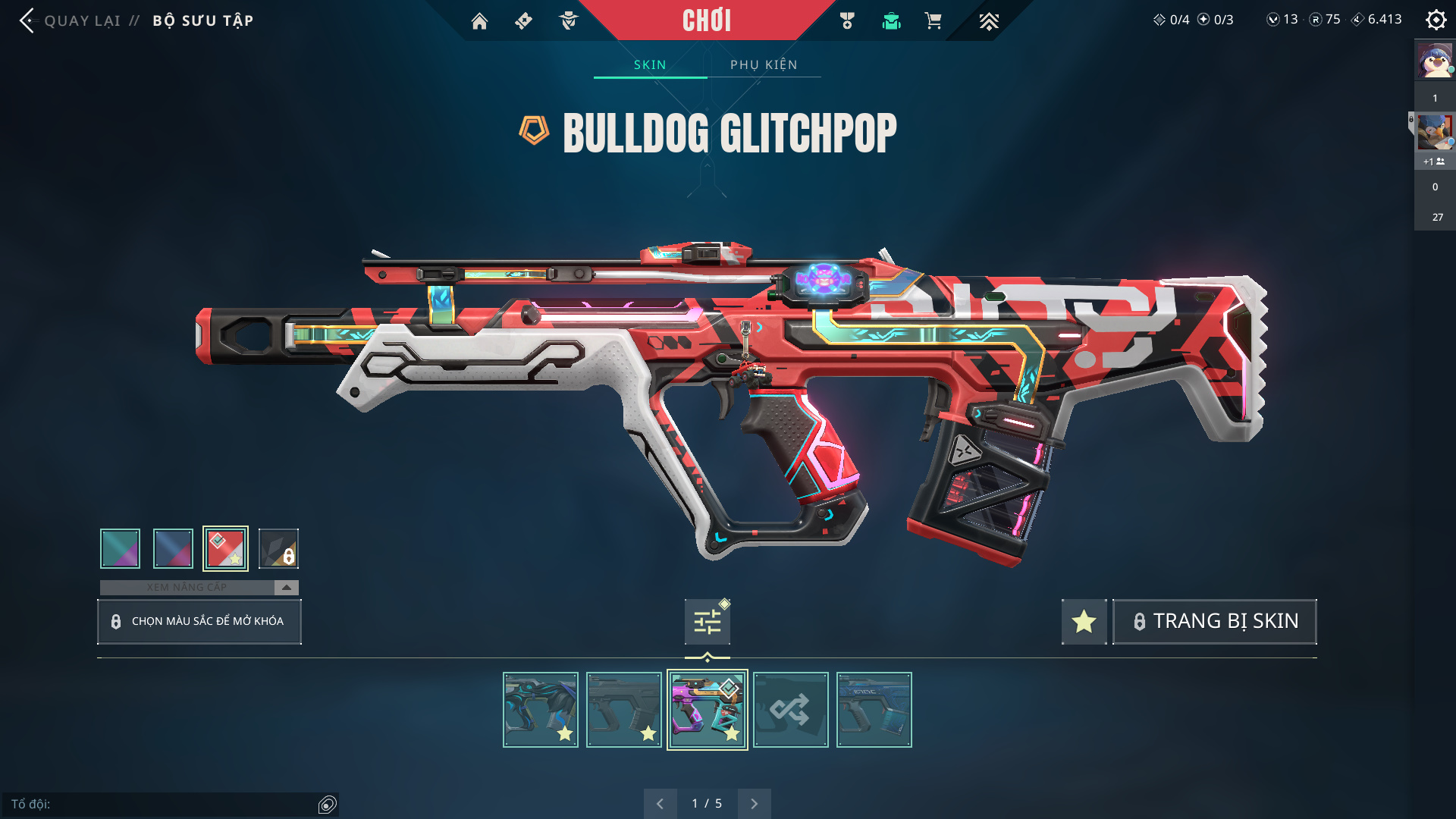1456x819 pixels.
Task: Open the home screen icon
Action: (x=479, y=21)
